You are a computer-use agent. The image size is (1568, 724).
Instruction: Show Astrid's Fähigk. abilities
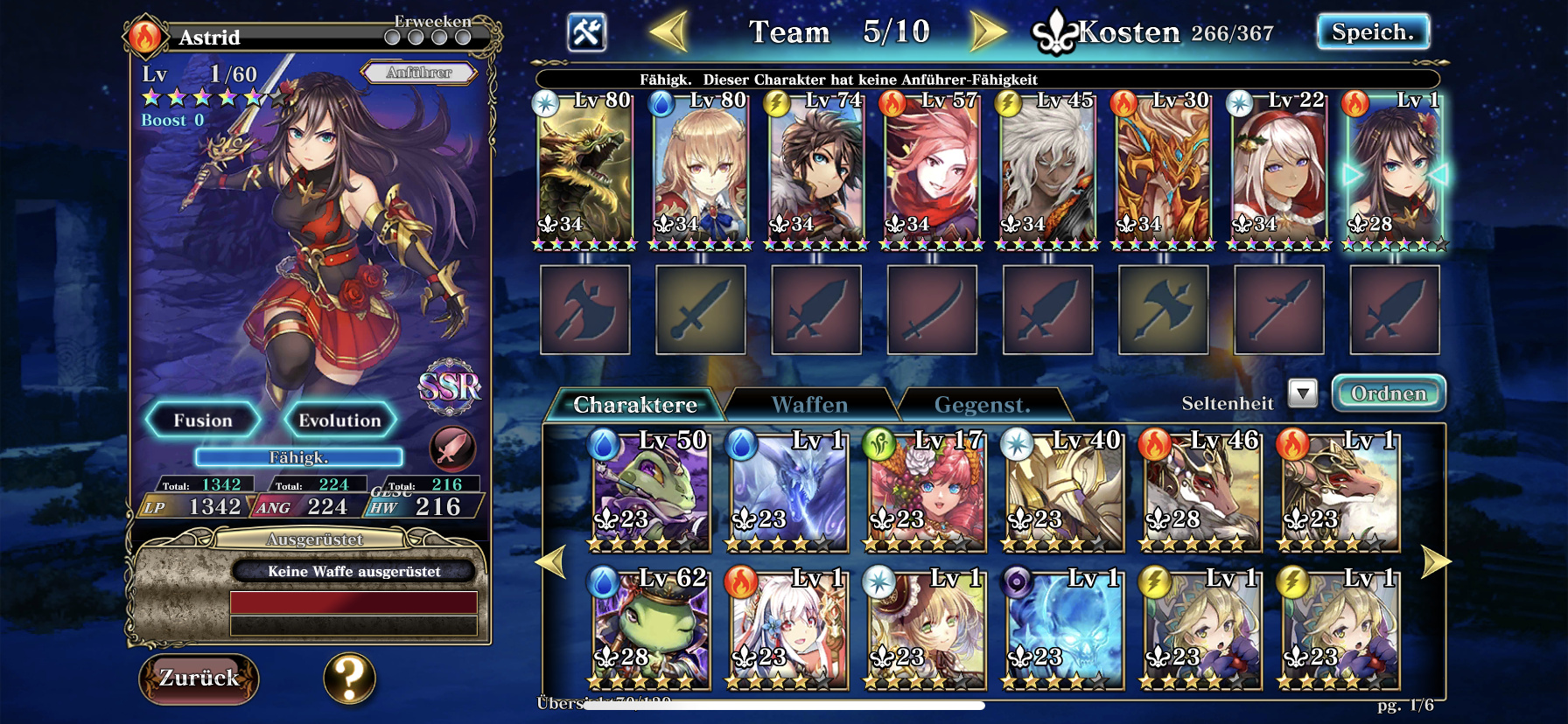[298, 457]
